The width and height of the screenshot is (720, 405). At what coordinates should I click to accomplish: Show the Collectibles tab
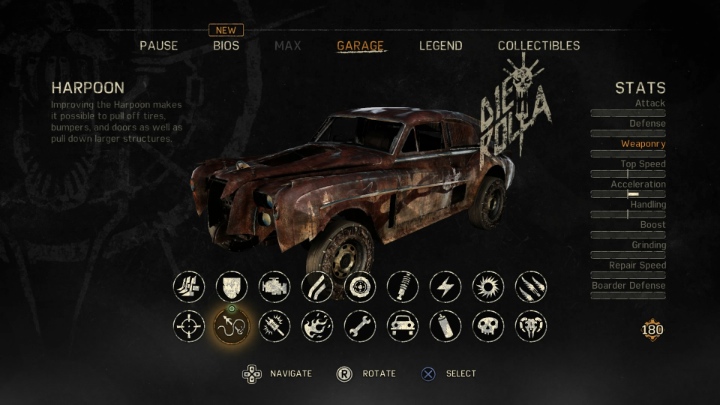(x=538, y=46)
